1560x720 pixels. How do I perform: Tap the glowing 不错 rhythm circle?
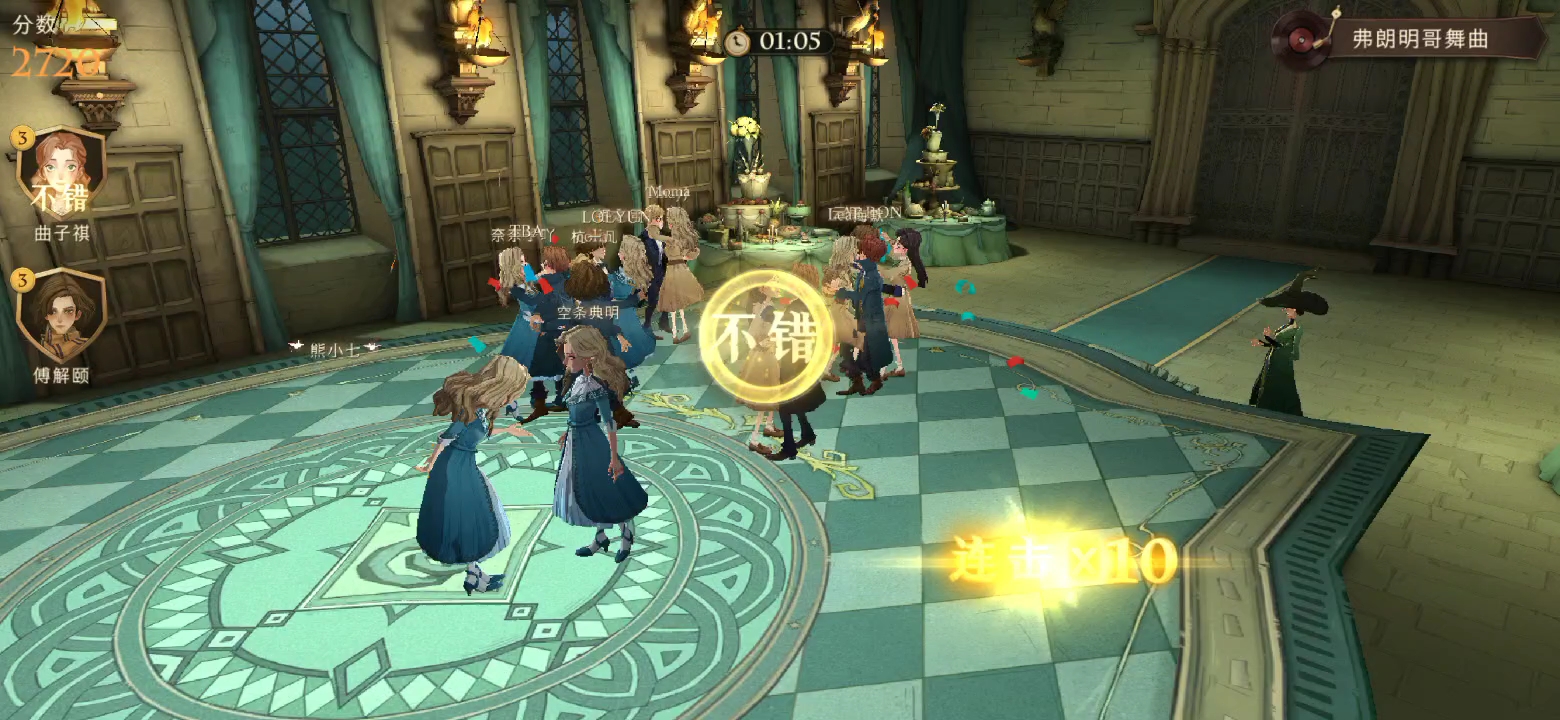(x=766, y=337)
